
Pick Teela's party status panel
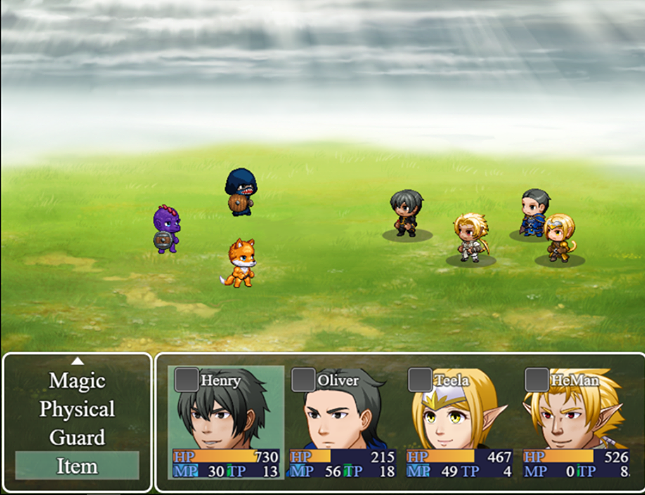459,422
